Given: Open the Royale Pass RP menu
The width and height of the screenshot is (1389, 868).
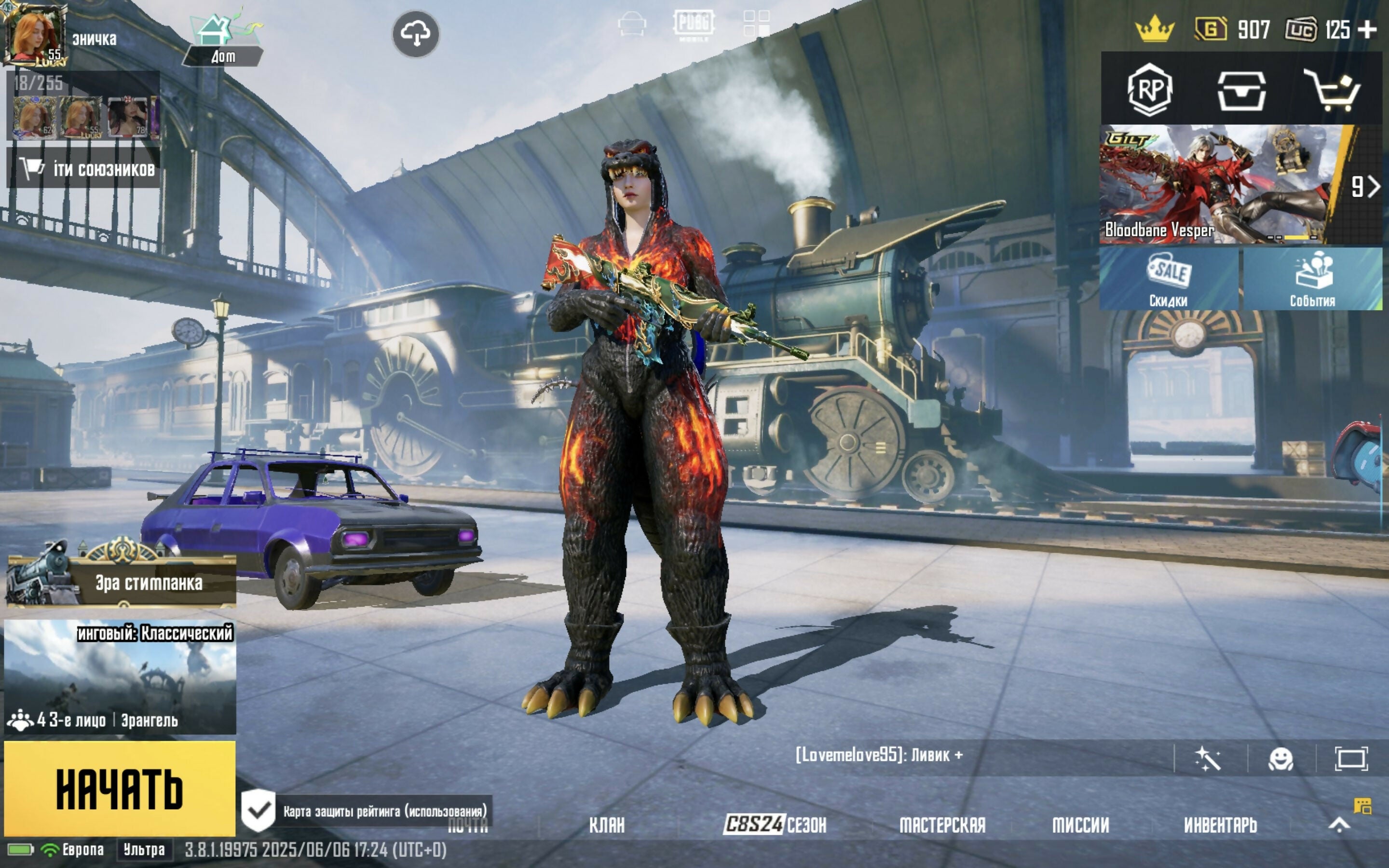Looking at the screenshot, I should (1150, 90).
